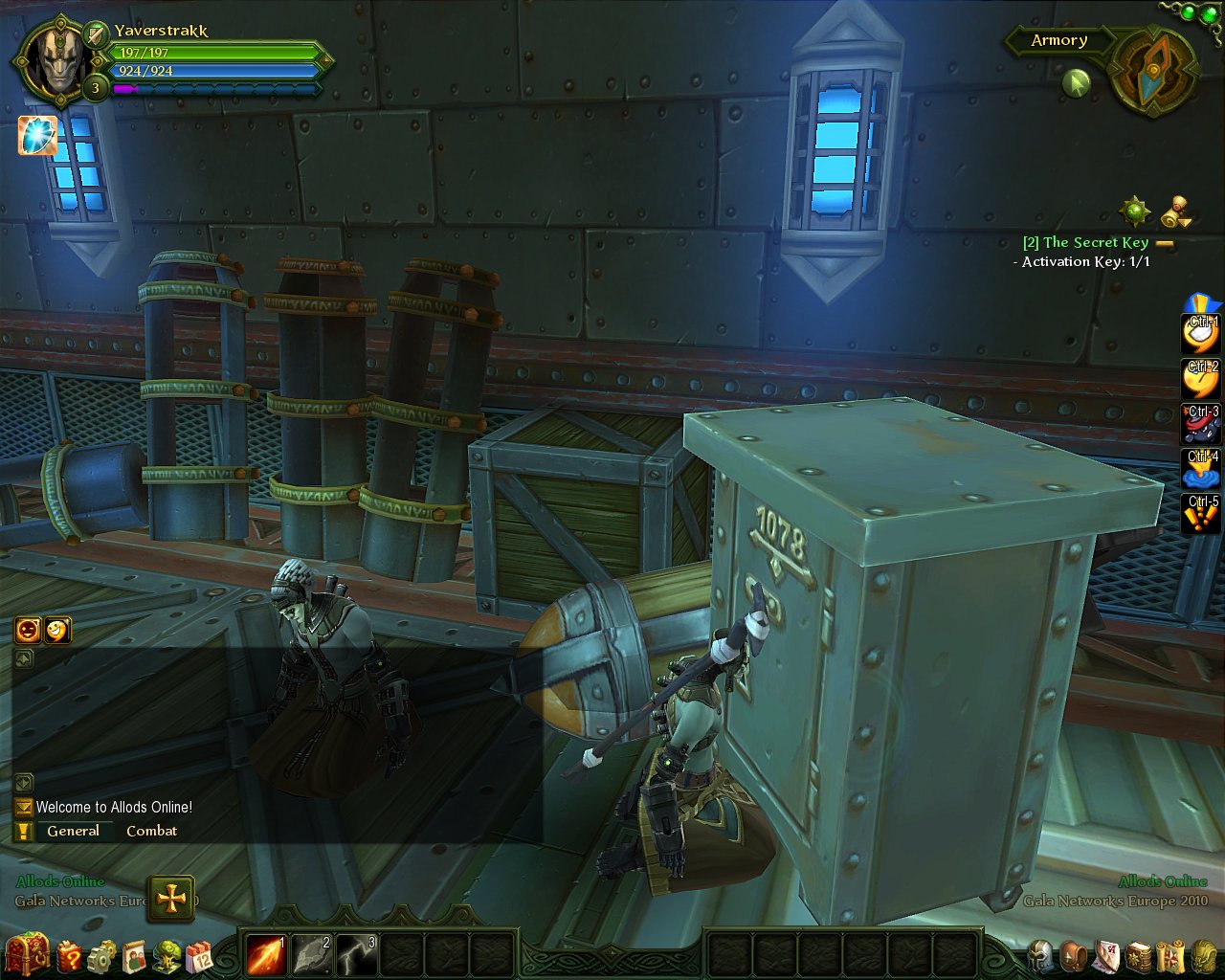Click the blue crystal buff icon

pos(37,136)
